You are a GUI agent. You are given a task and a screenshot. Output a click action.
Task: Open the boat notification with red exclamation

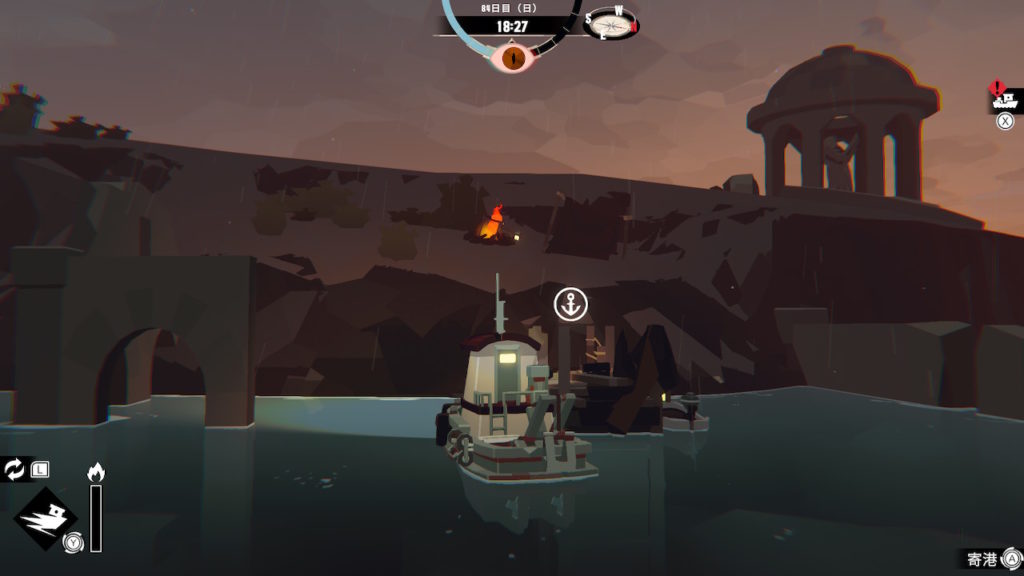point(1004,98)
